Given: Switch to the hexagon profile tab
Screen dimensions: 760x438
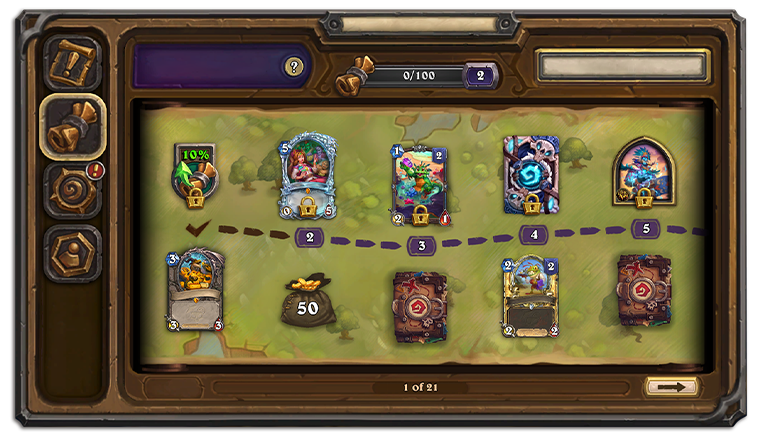Looking at the screenshot, I should 73,252.
